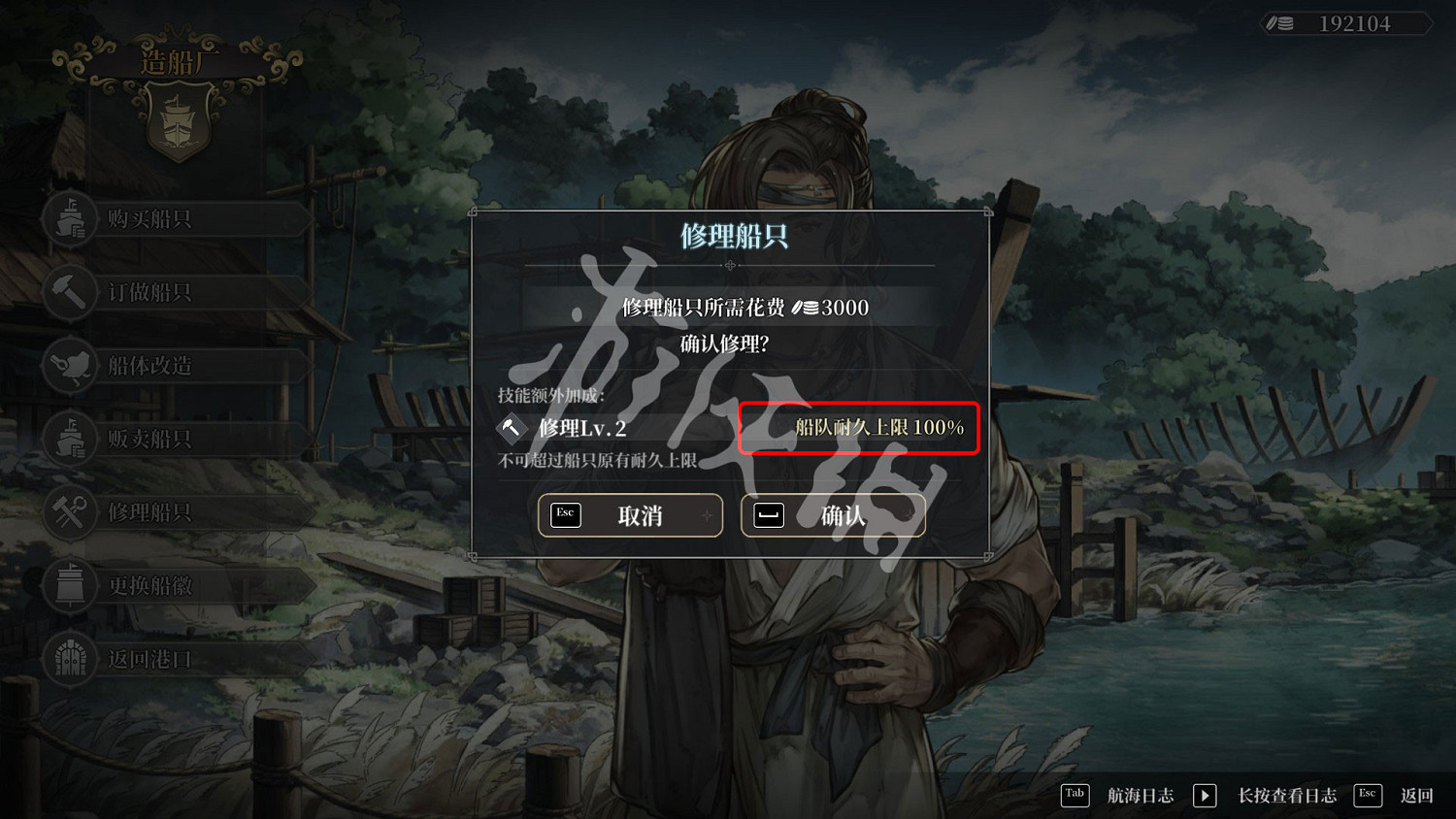Click the 修理船只 repair tools icon
Viewport: 1456px width, 819px height.
(x=69, y=512)
